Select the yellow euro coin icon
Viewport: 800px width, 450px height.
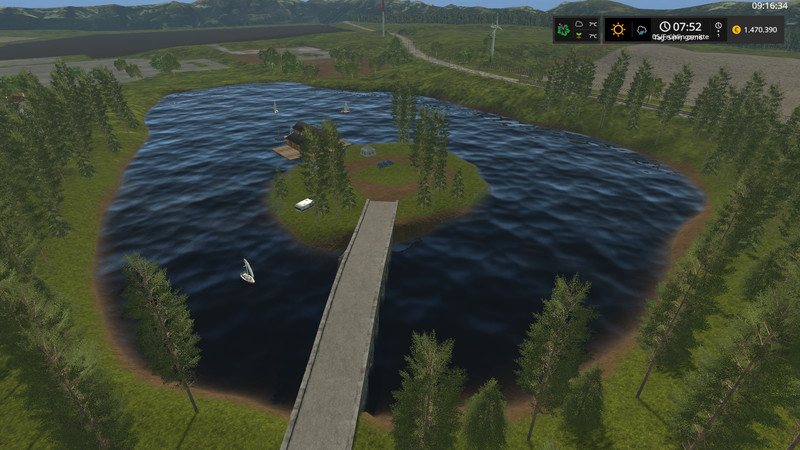tap(736, 30)
